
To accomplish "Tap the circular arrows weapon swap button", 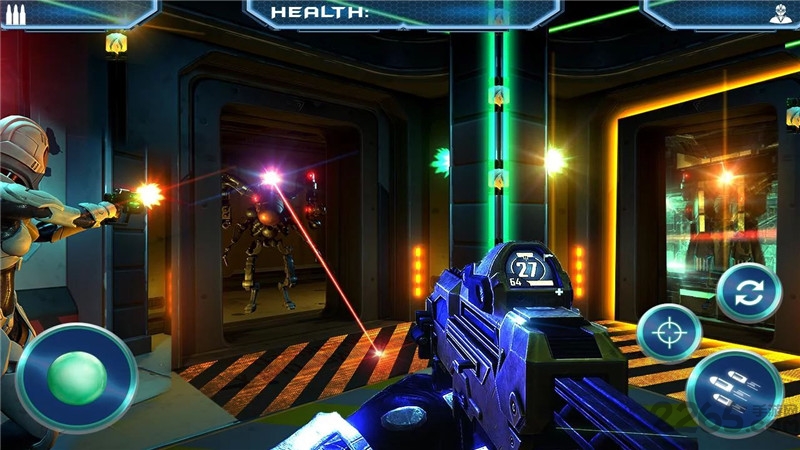I will pyautogui.click(x=749, y=292).
